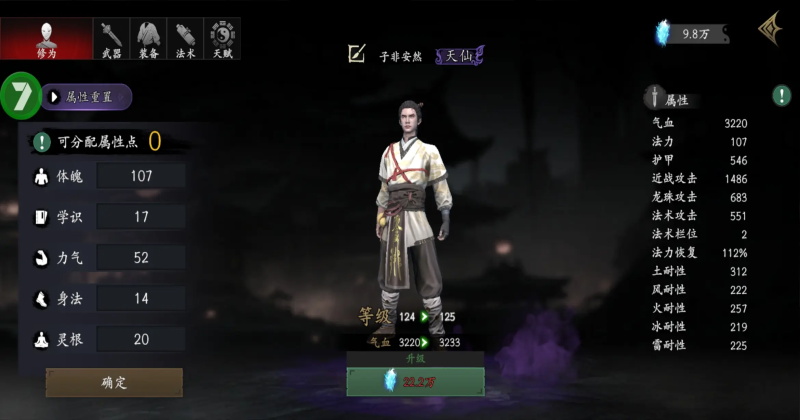The width and height of the screenshot is (800, 420).
Task: Switch to the 修为 cultivation tab
Action: click(46, 38)
